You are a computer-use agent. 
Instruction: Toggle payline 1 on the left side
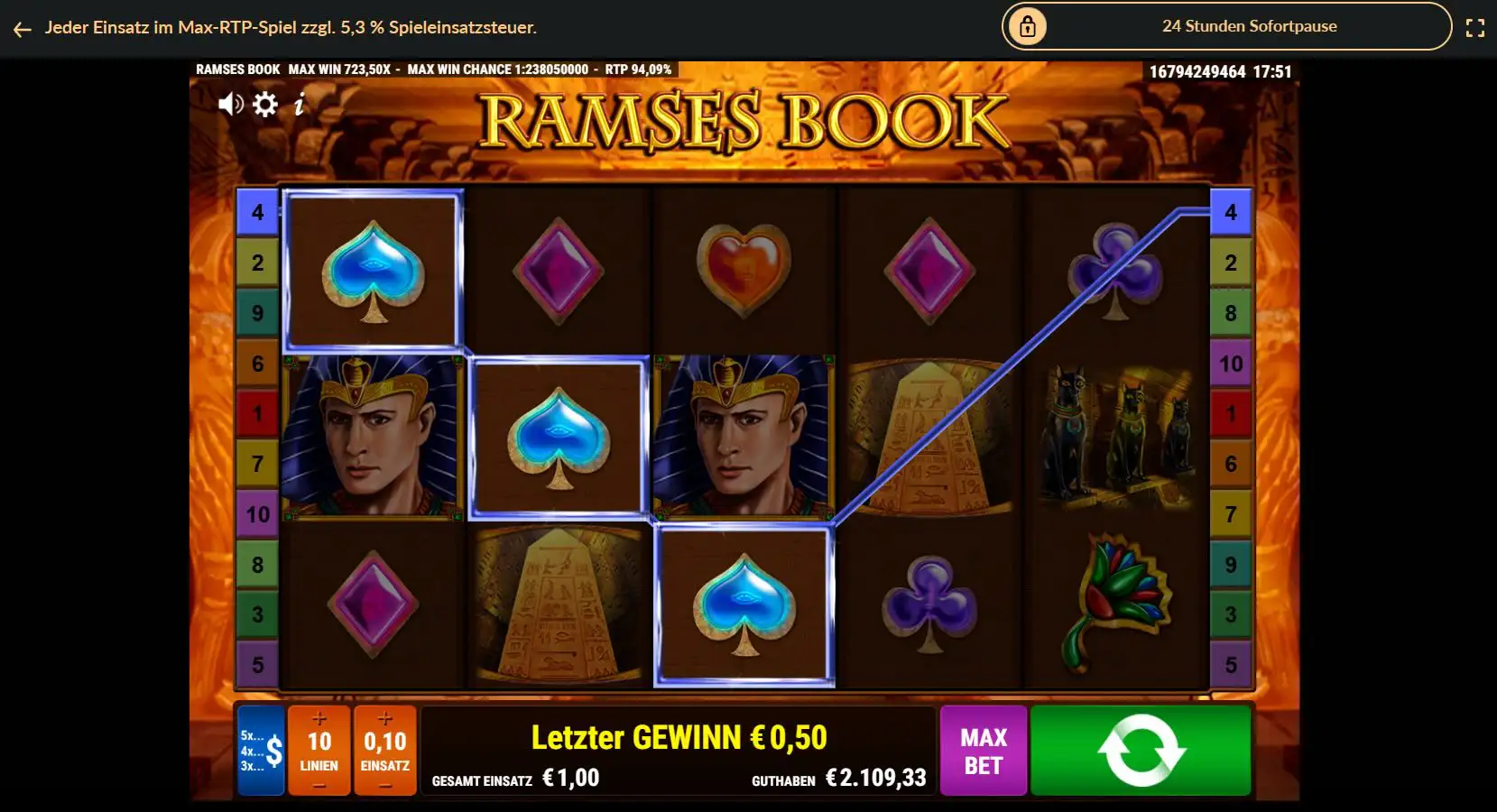click(257, 414)
